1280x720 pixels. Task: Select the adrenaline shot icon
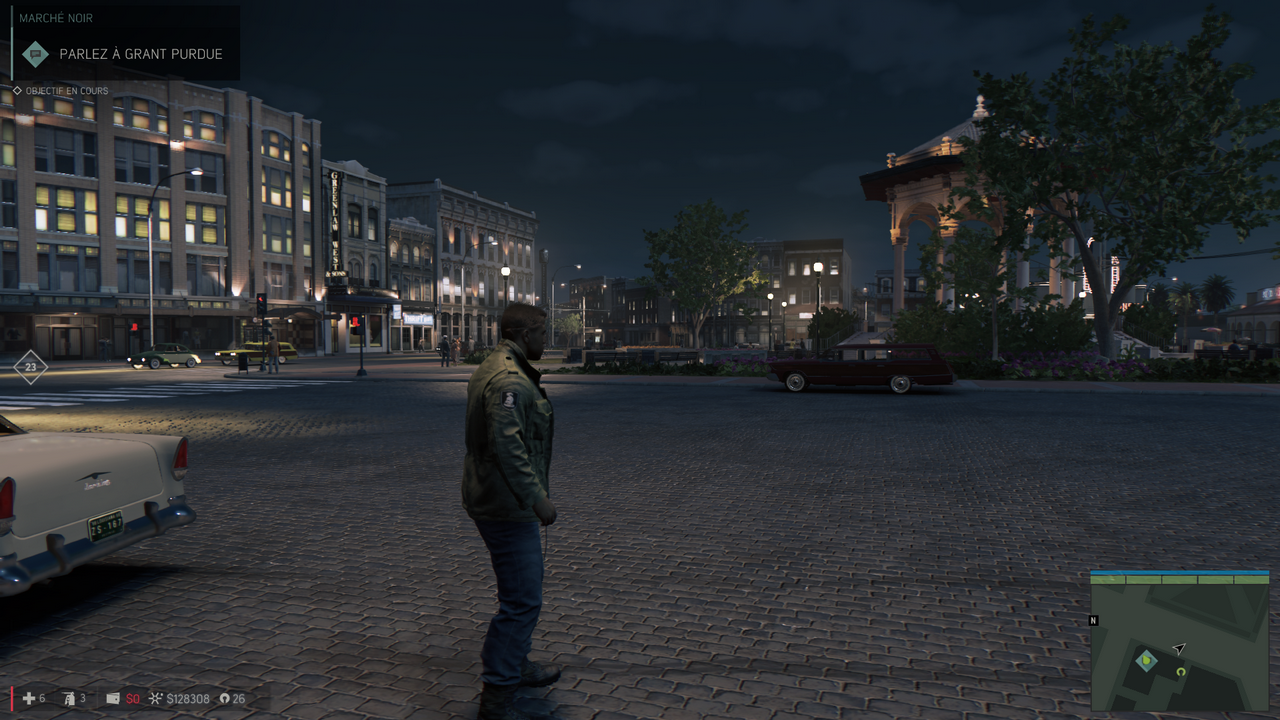click(x=70, y=698)
